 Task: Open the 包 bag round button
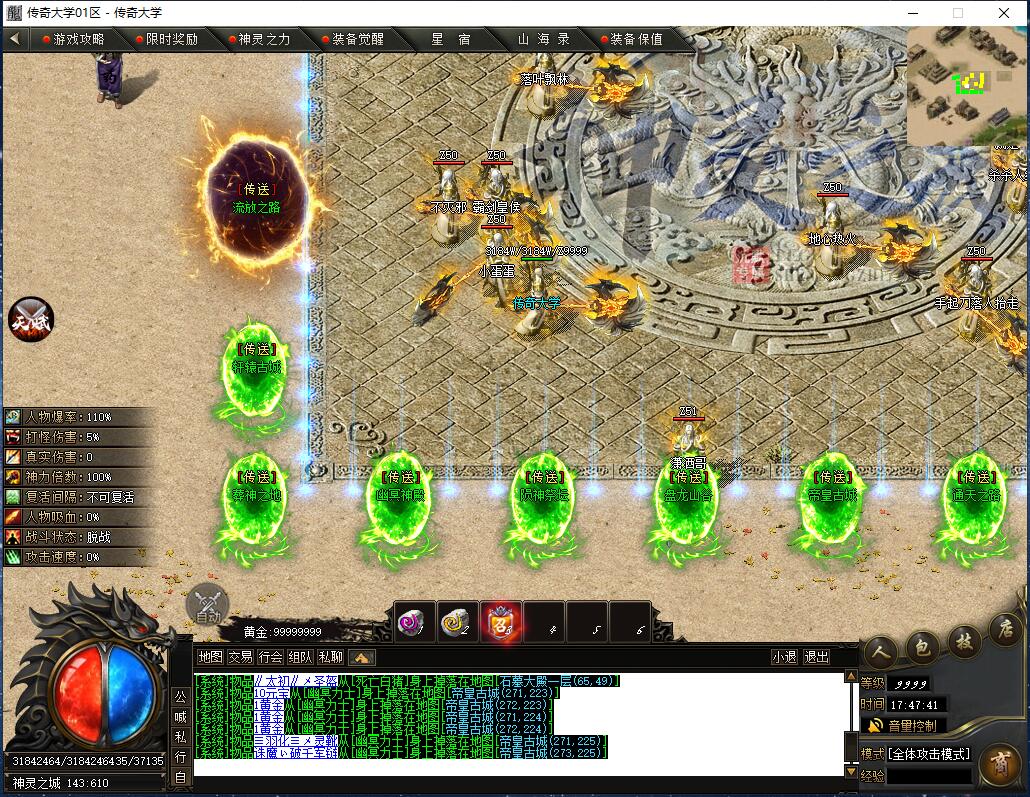(x=922, y=647)
